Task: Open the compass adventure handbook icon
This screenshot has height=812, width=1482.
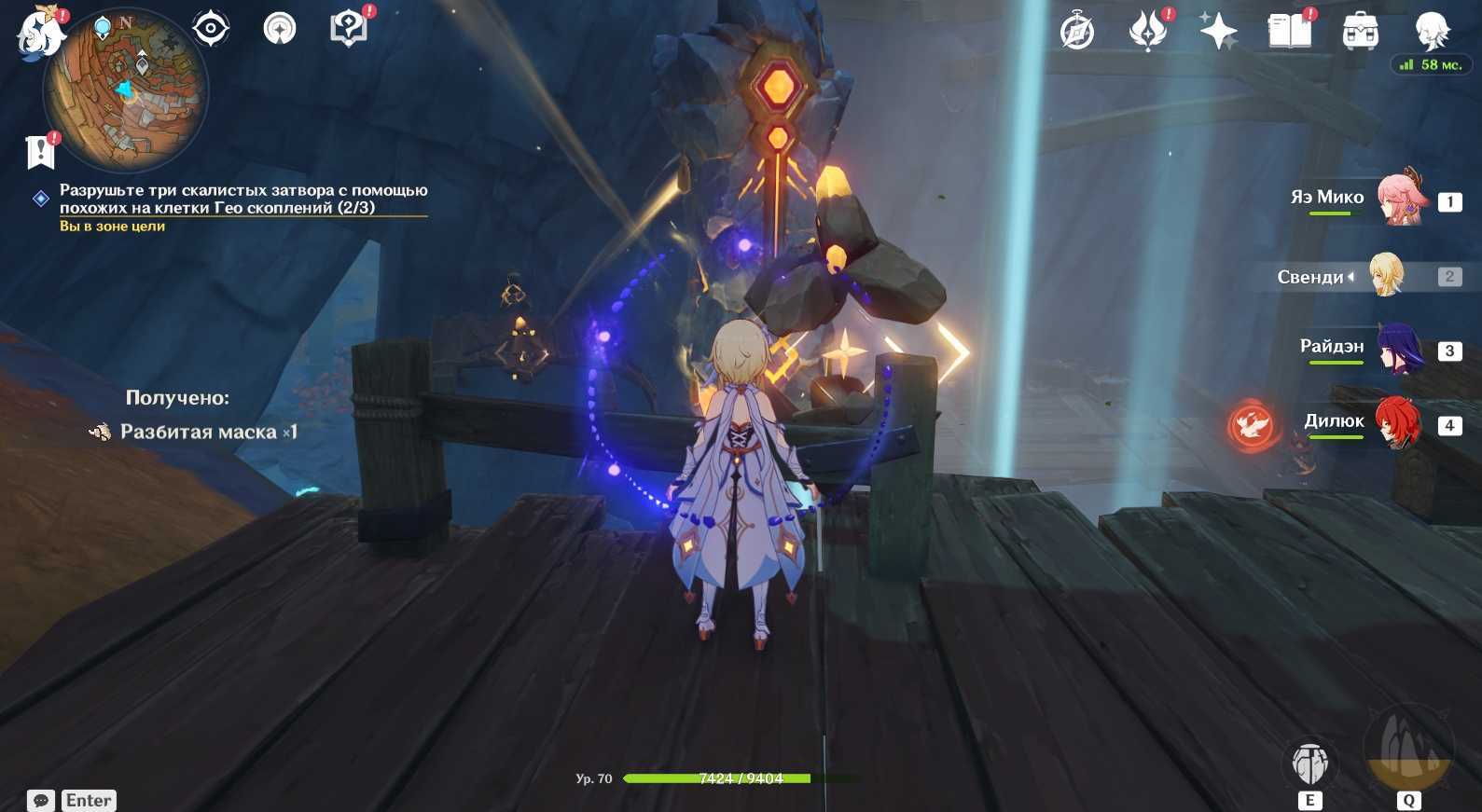Action: (1077, 33)
